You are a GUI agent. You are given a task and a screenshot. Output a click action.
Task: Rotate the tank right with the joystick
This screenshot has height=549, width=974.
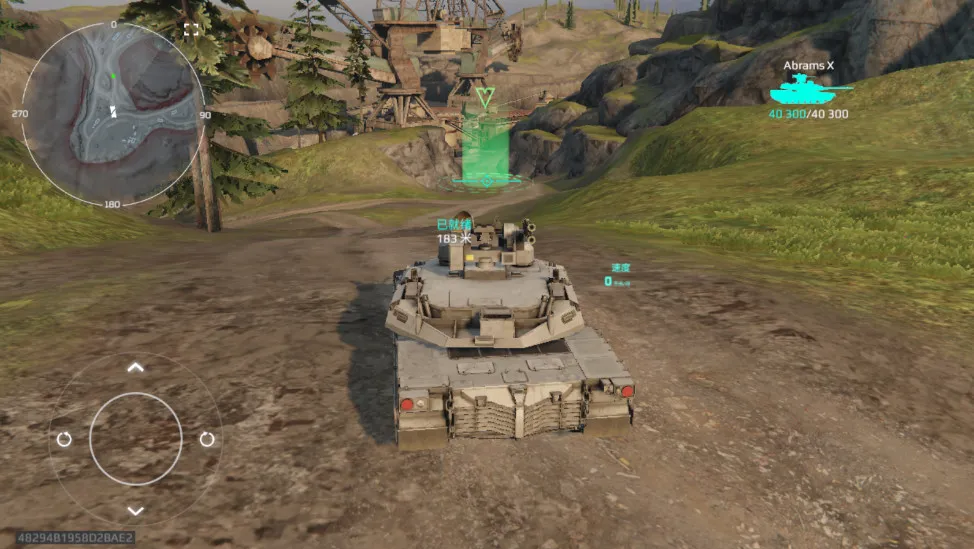(x=207, y=439)
